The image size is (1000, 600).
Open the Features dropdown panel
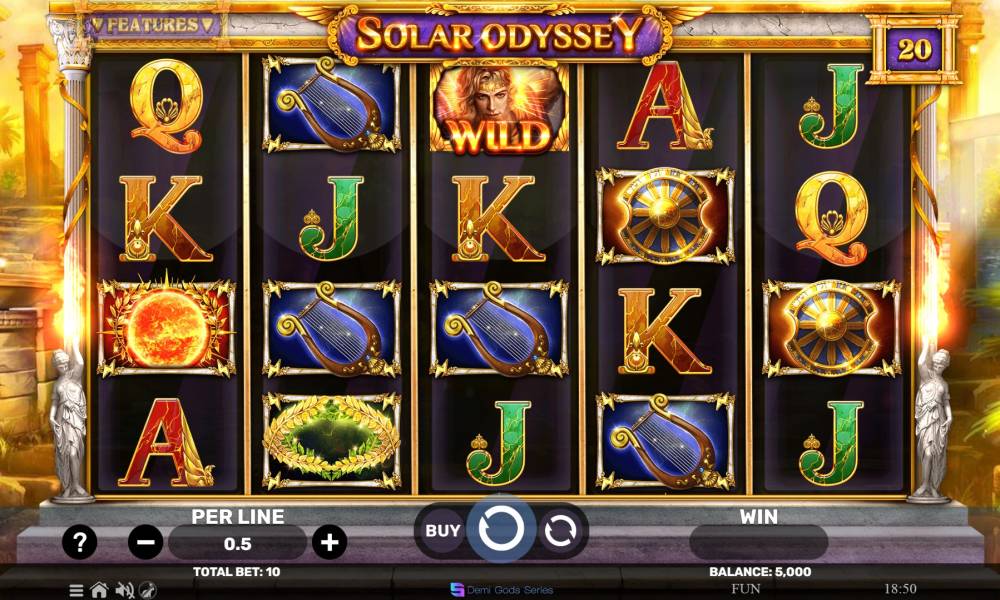click(x=152, y=24)
